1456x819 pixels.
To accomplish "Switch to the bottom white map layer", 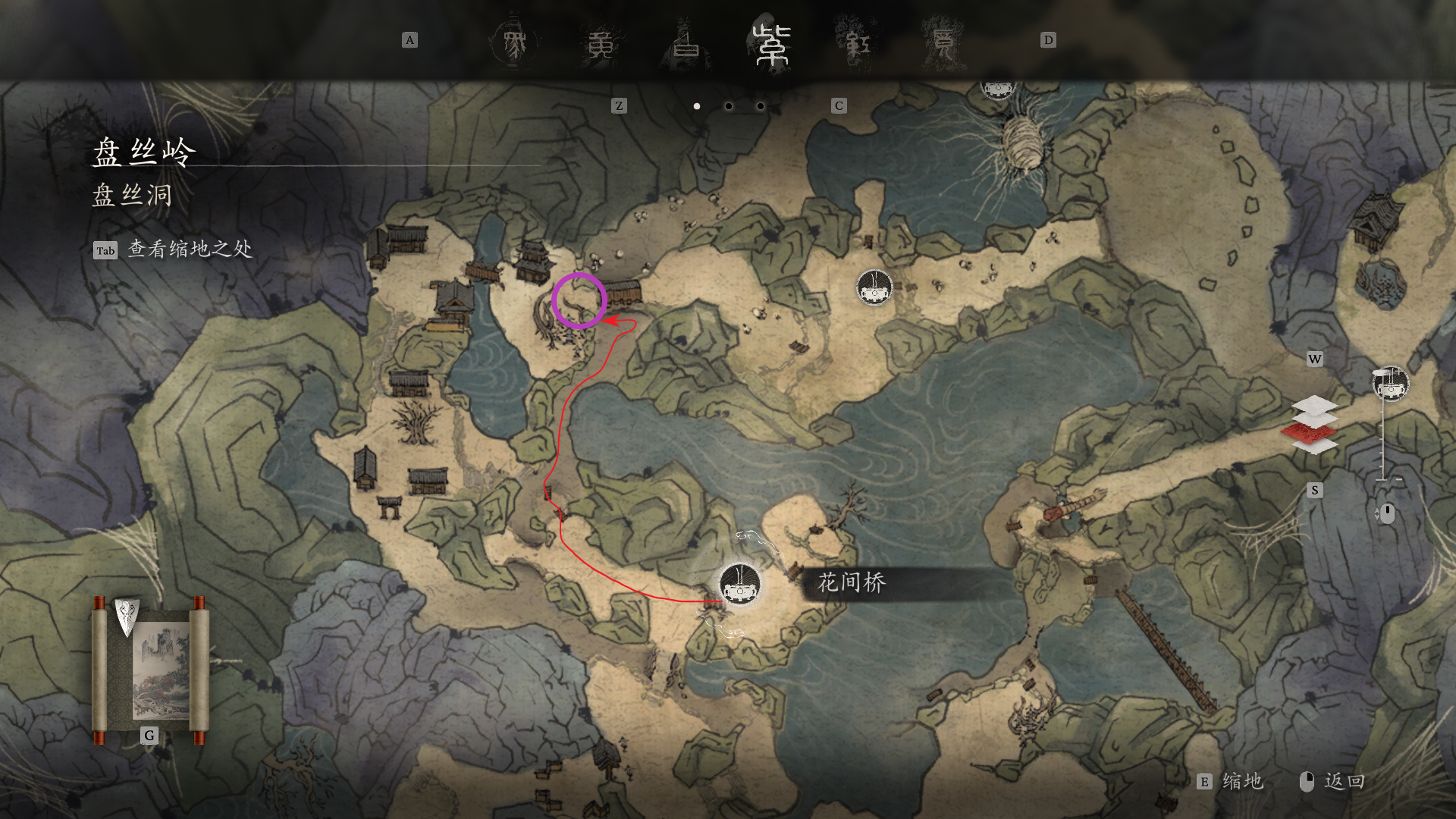I will pos(1316,447).
